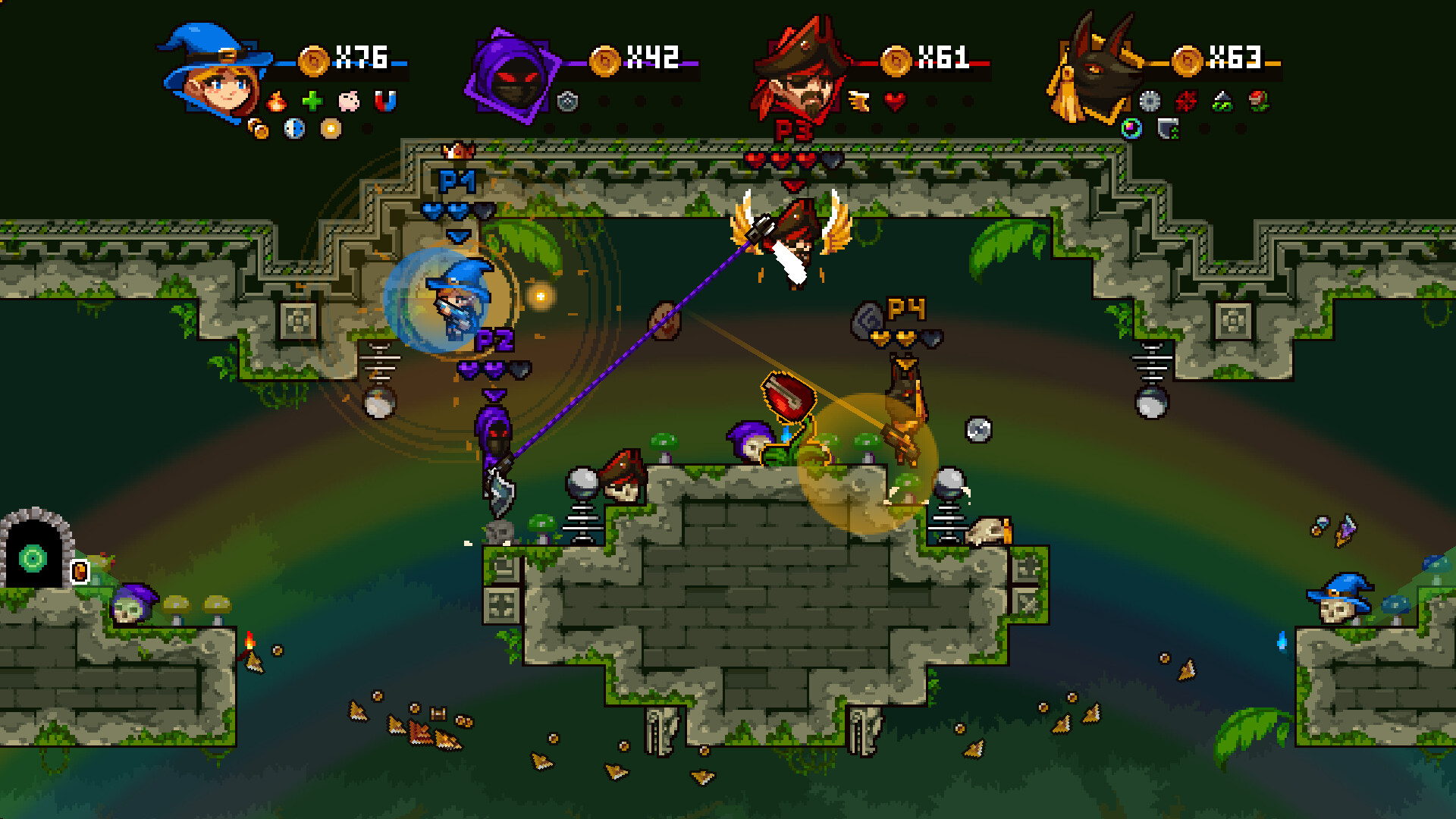
Task: Click the blue moon orb under the wizard
Action: [x=293, y=130]
